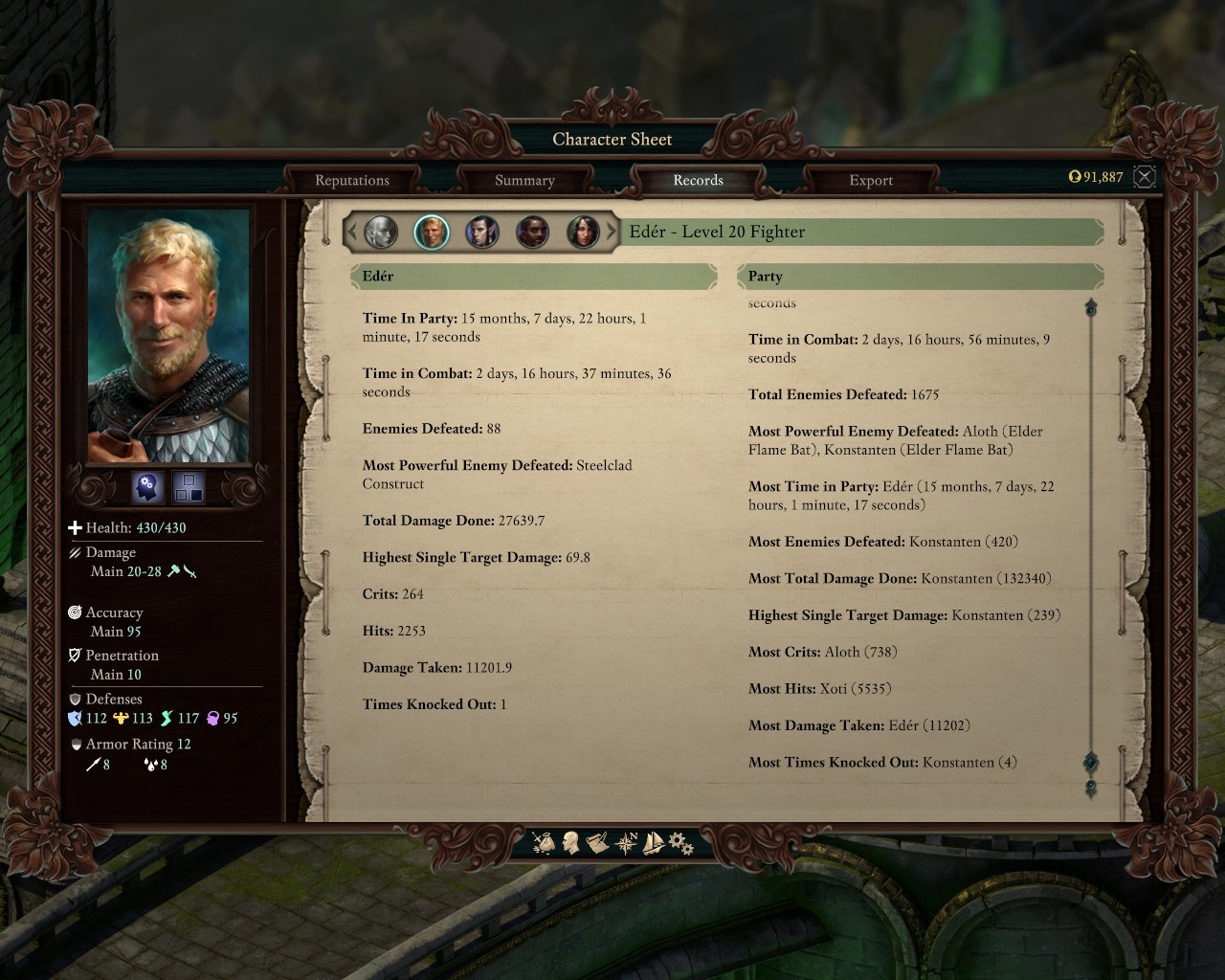Open the compass map icon
The image size is (1225, 980).
(627, 843)
